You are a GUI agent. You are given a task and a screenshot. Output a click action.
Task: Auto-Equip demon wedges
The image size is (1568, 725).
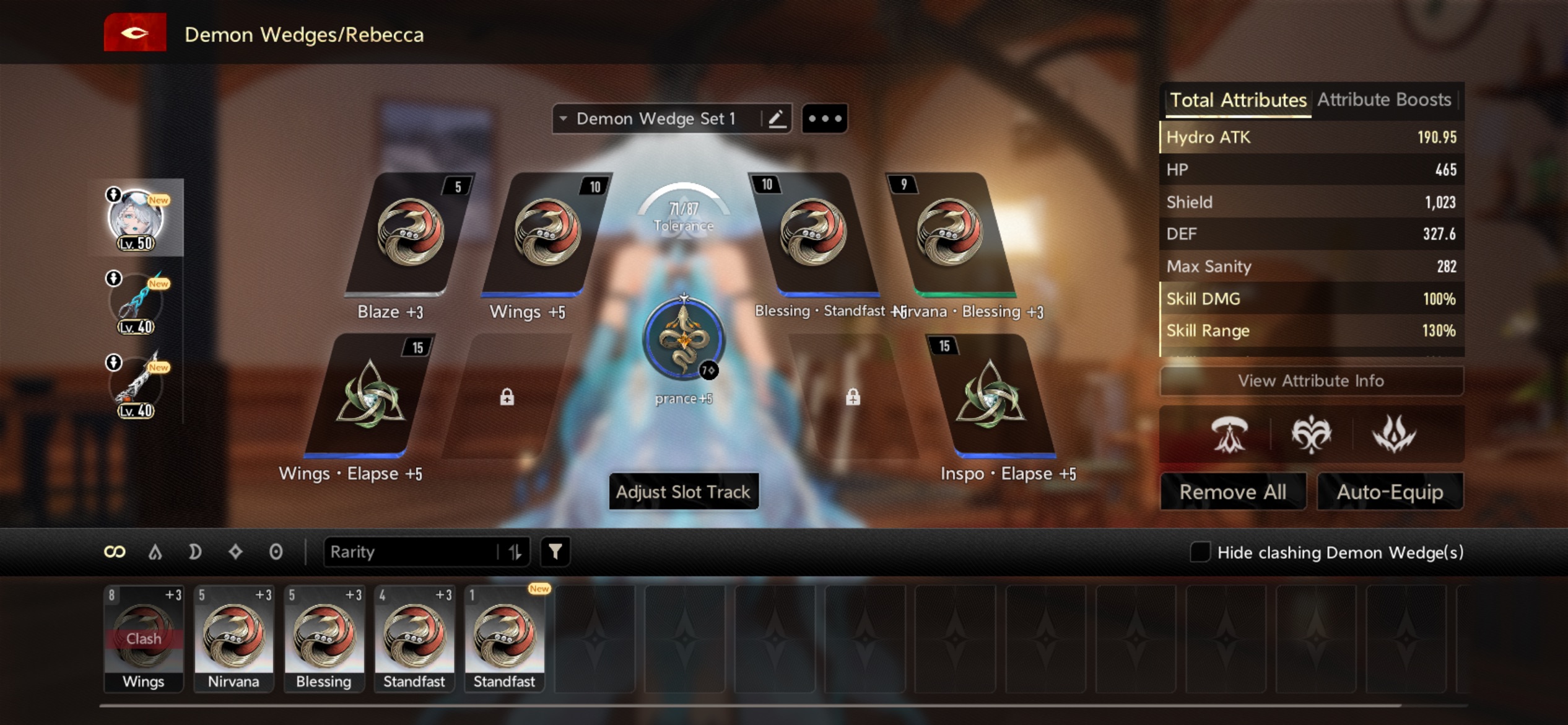pyautogui.click(x=1390, y=491)
